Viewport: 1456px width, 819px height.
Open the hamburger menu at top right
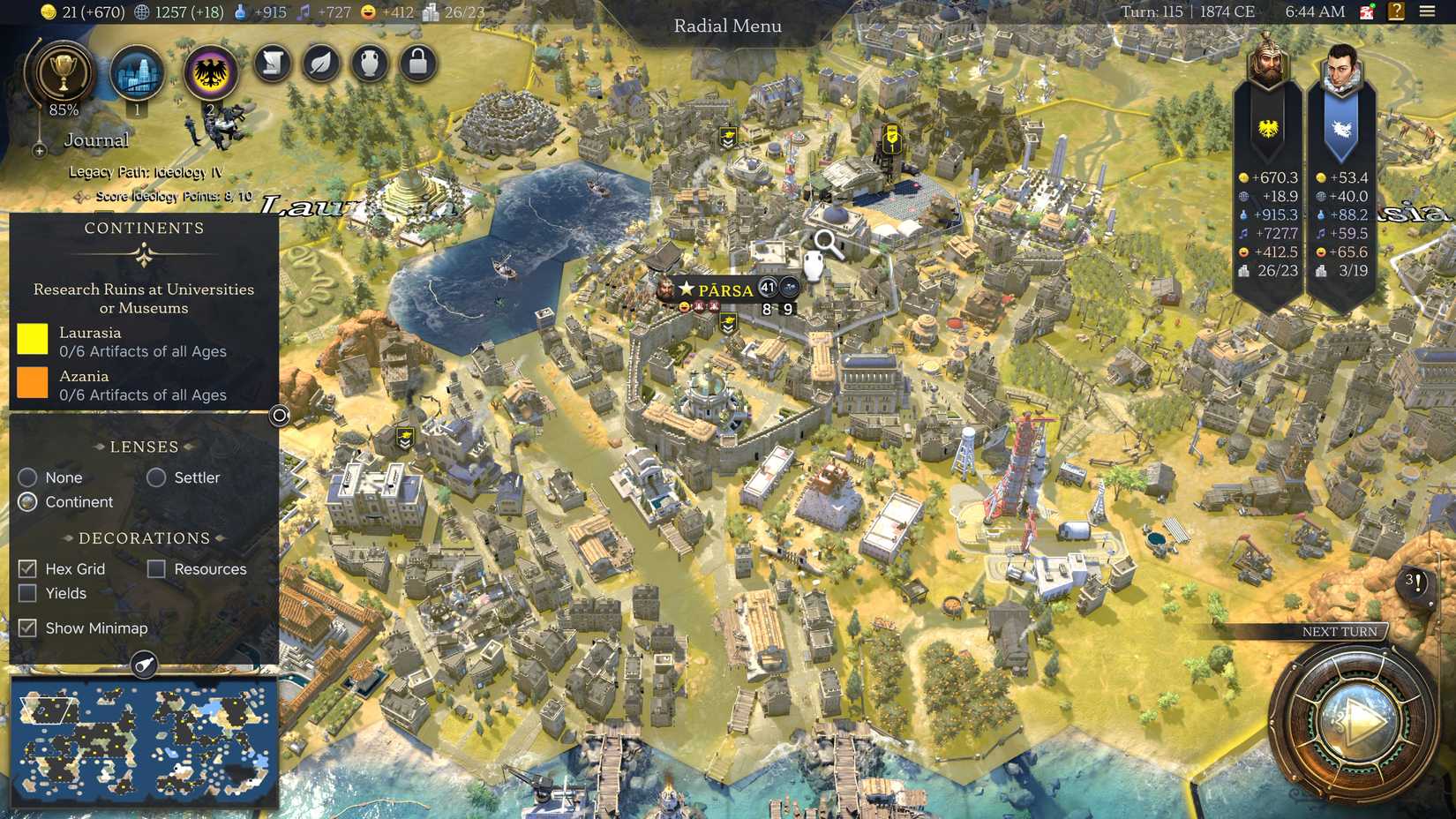pos(1428,11)
